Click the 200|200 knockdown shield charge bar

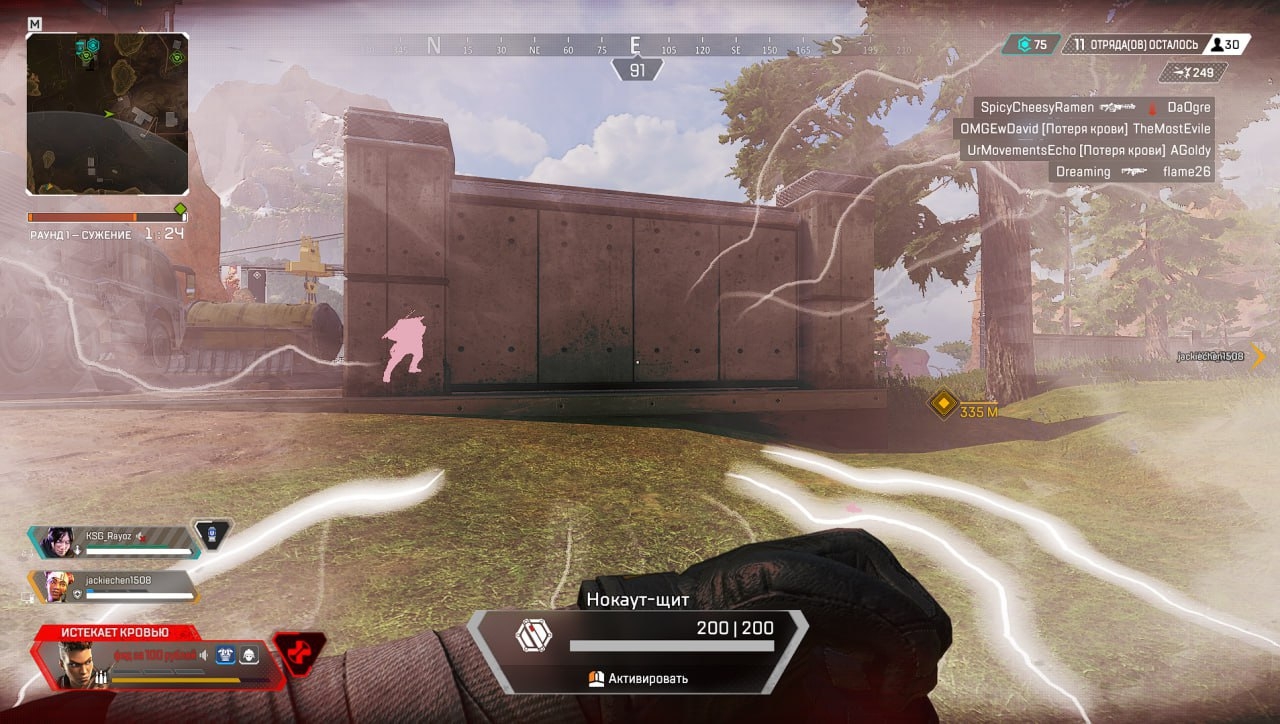672,645
